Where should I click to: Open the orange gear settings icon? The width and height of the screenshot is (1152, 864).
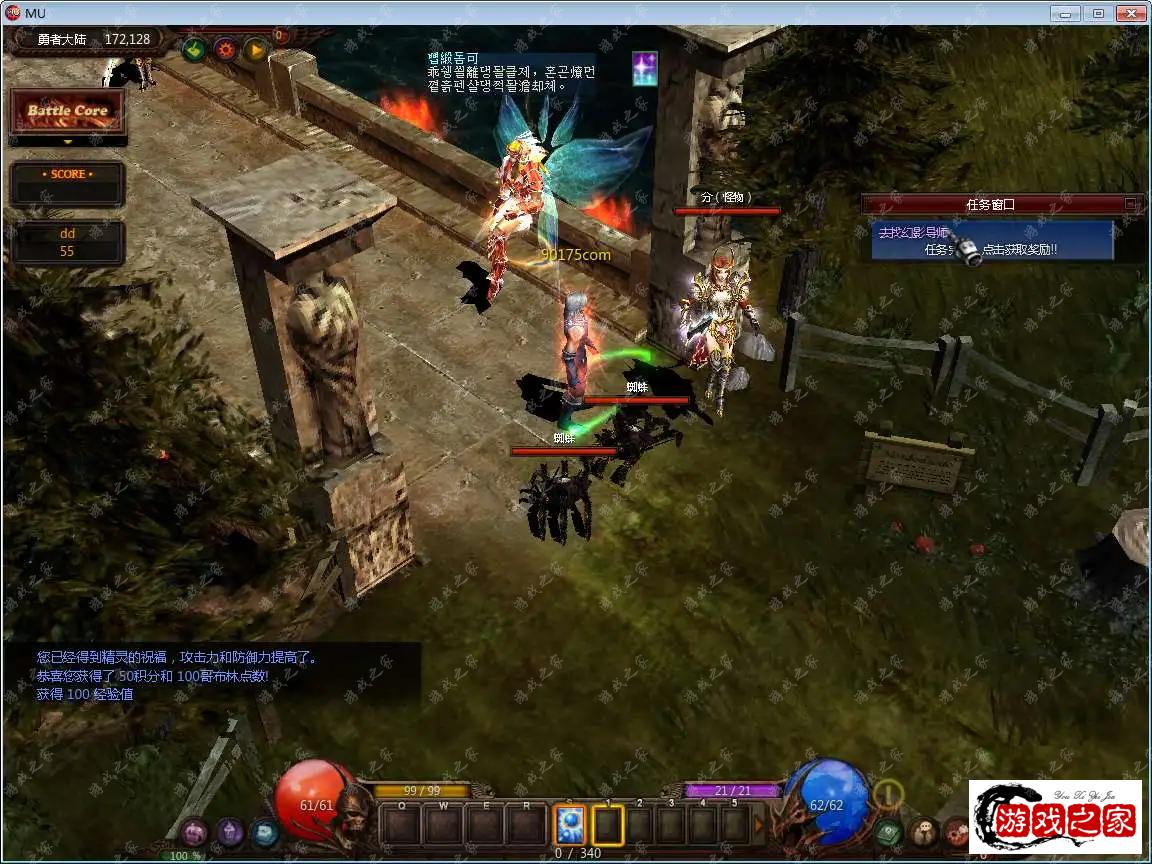[x=225, y=49]
